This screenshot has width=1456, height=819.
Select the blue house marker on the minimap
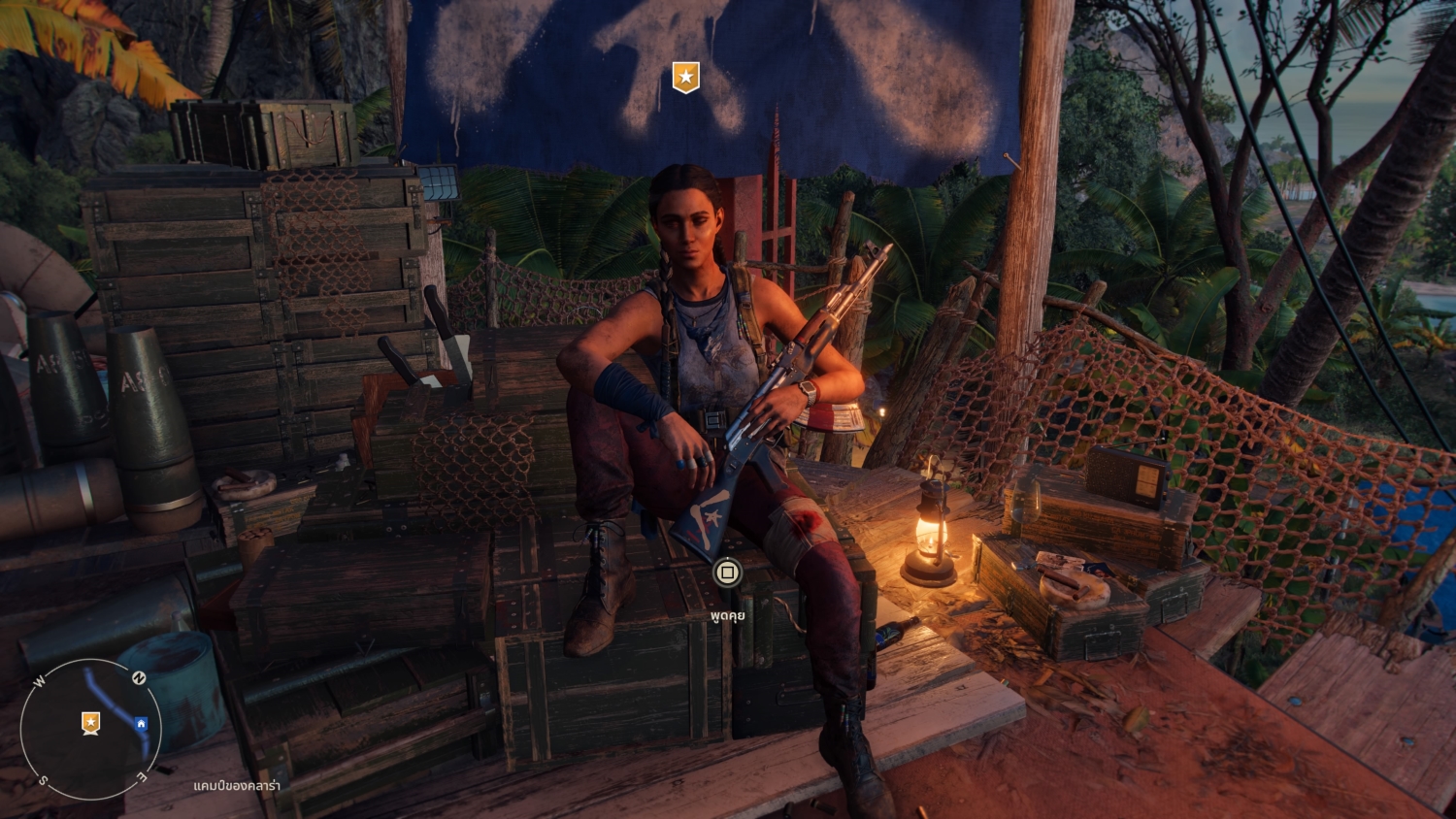pyautogui.click(x=142, y=723)
